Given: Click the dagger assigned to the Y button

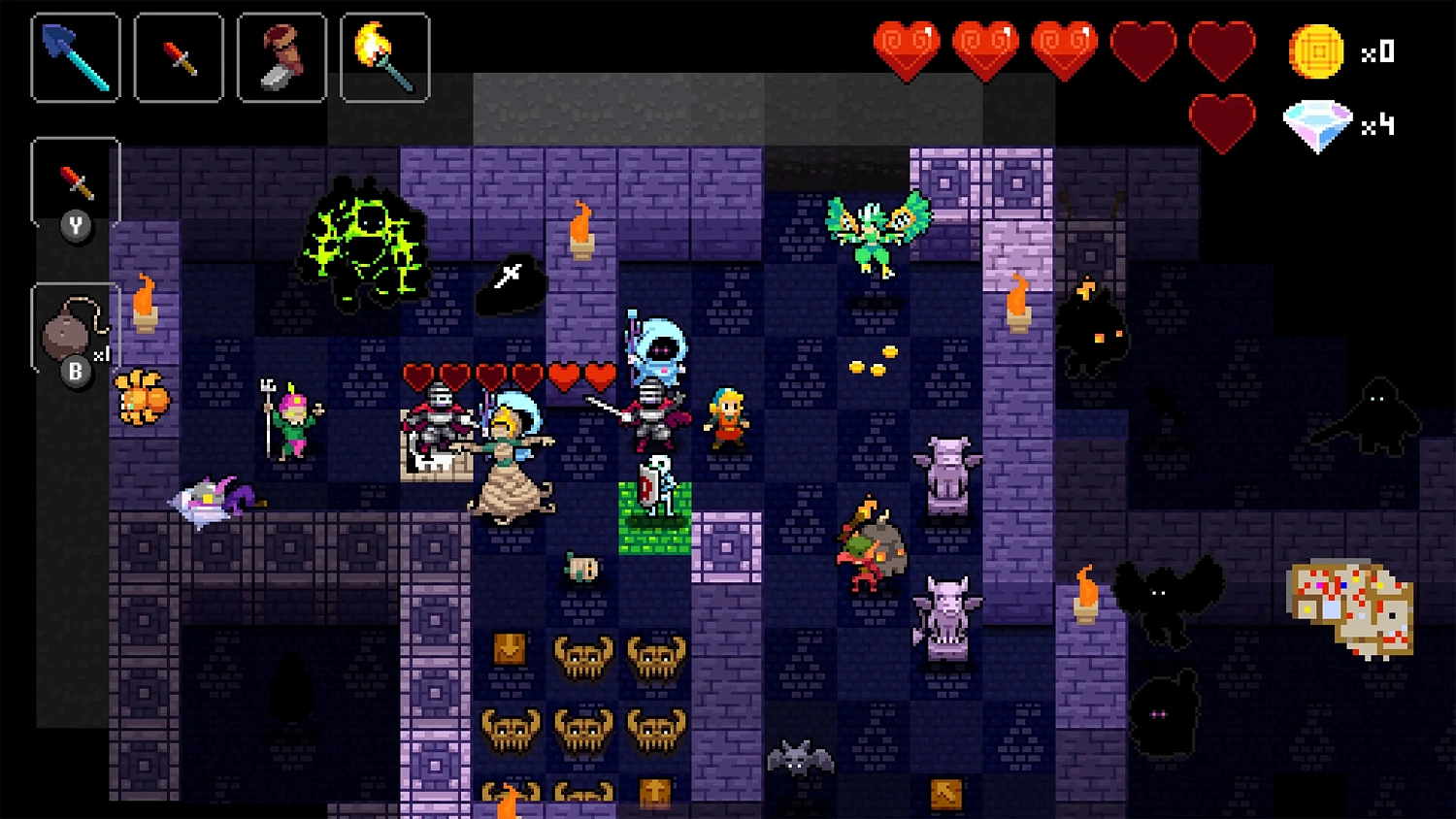Looking at the screenshot, I should pos(75,180).
